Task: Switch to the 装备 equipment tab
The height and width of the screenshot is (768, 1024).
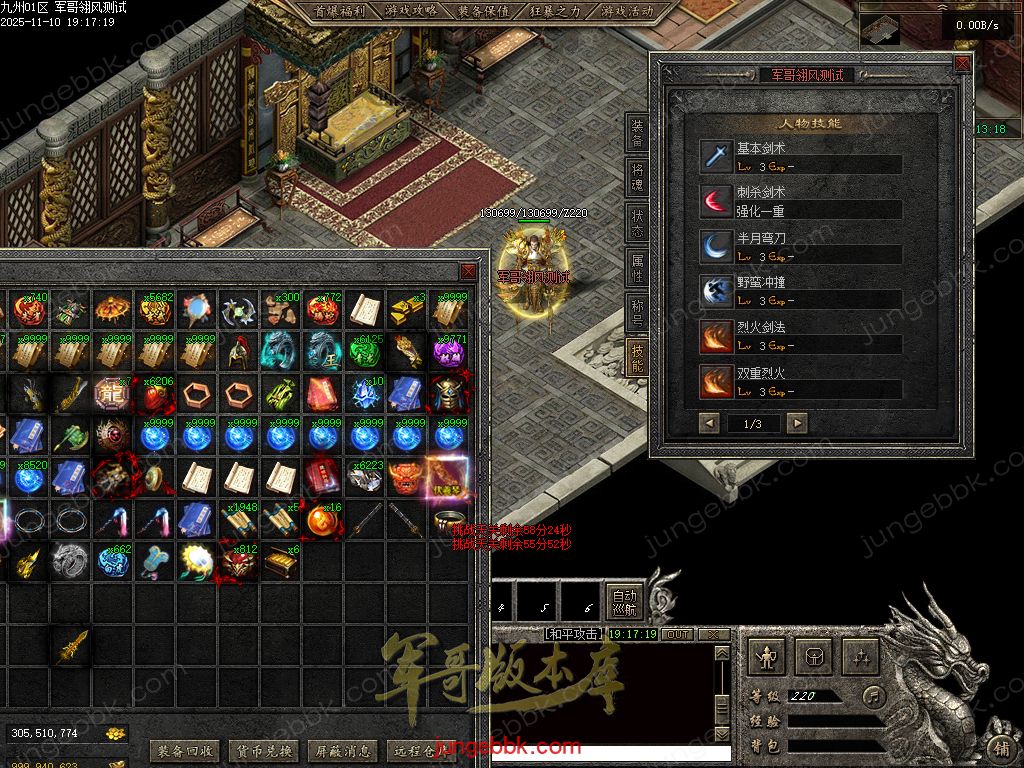Action: coord(637,135)
